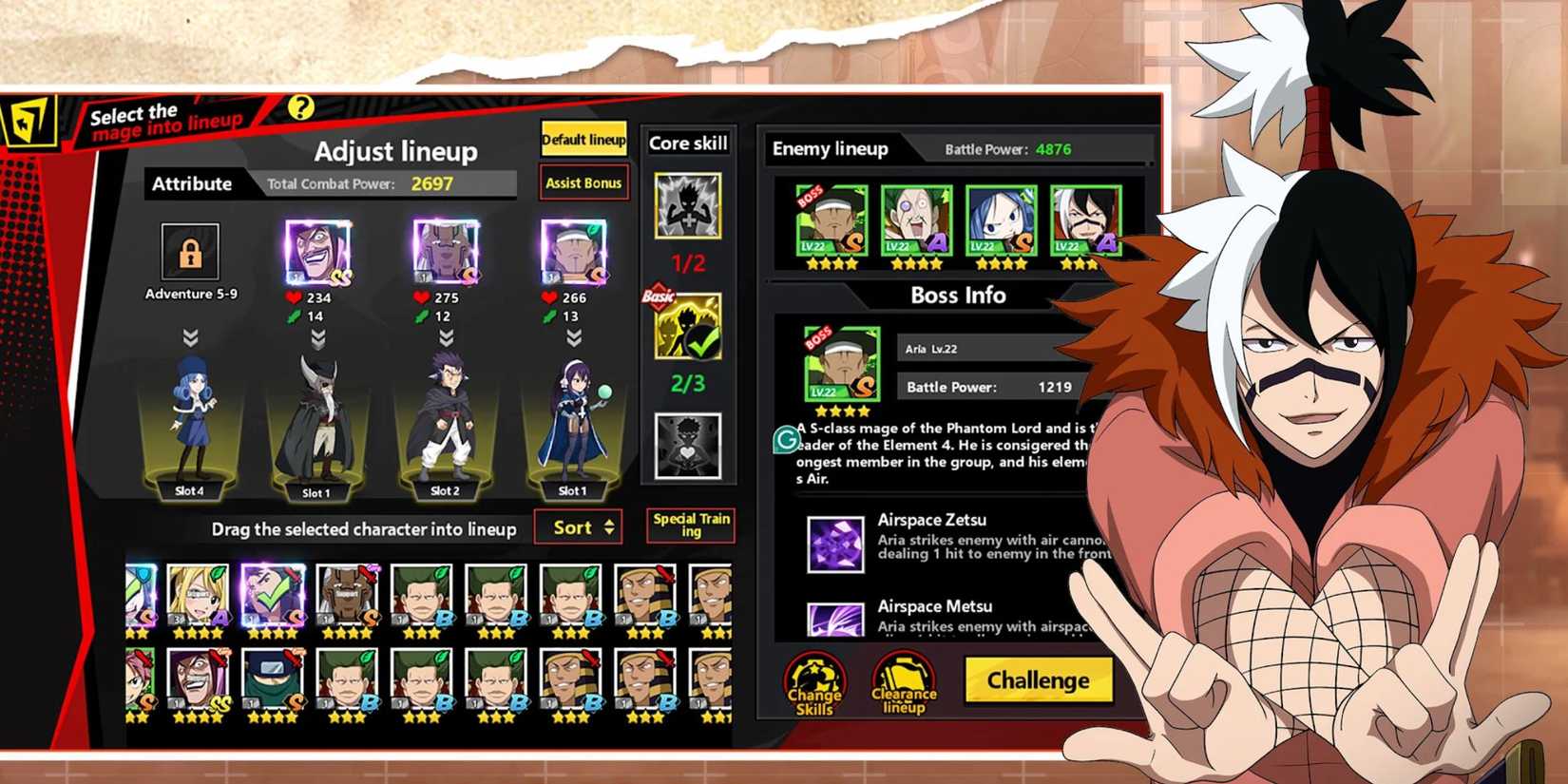Viewport: 1568px width, 784px height.
Task: Apply the Default lineup
Action: click(583, 139)
